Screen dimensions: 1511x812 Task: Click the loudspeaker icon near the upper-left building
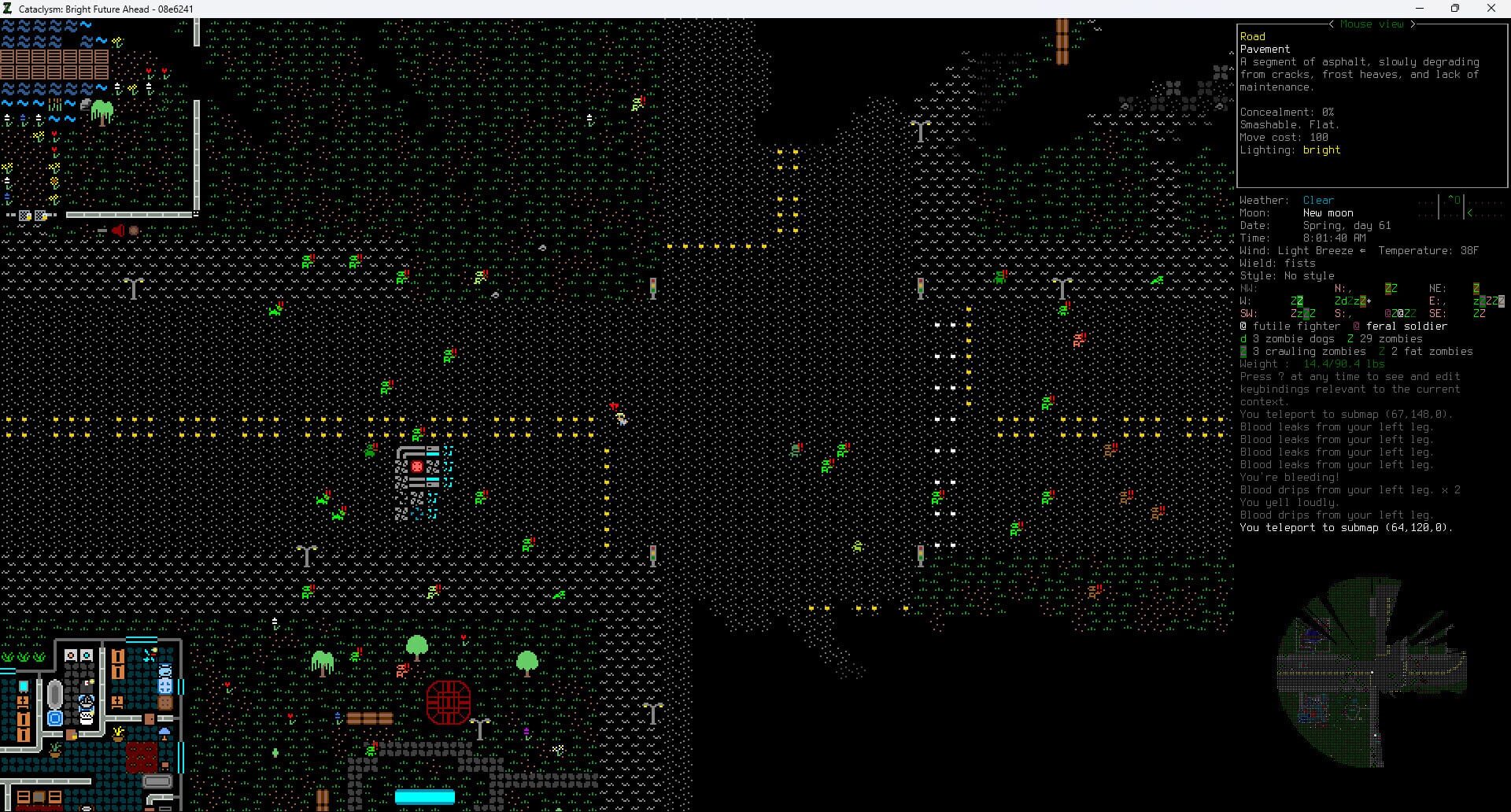coord(118,230)
